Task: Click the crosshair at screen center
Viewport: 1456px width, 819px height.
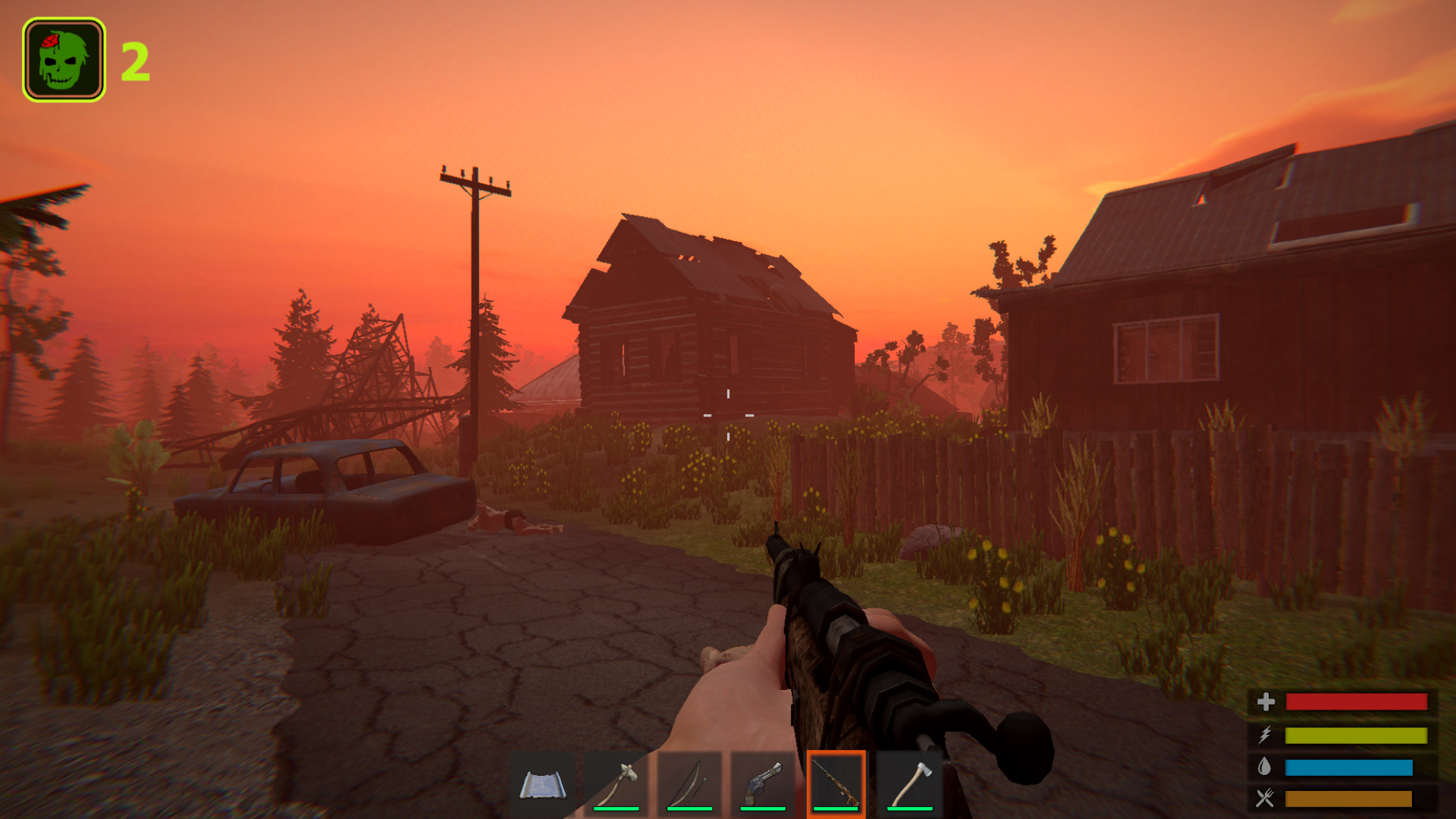Action: tap(727, 415)
